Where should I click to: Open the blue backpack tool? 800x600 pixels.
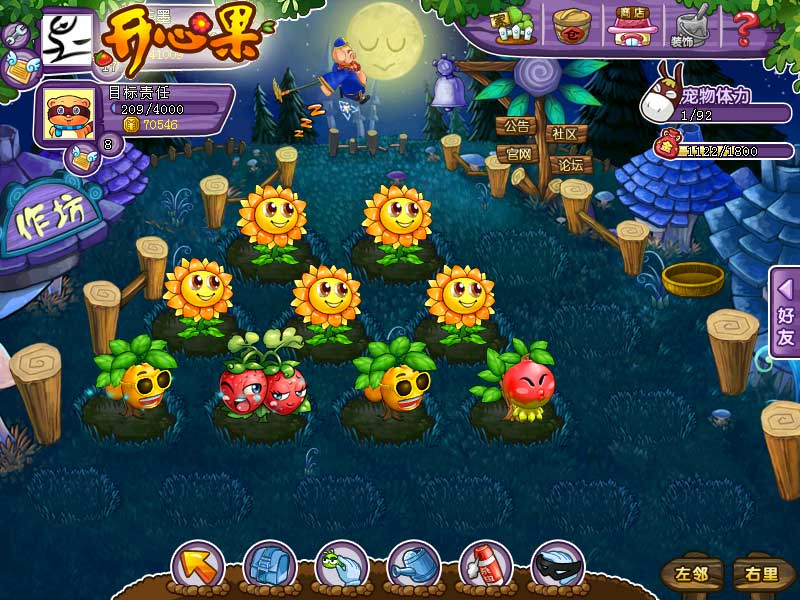269,567
